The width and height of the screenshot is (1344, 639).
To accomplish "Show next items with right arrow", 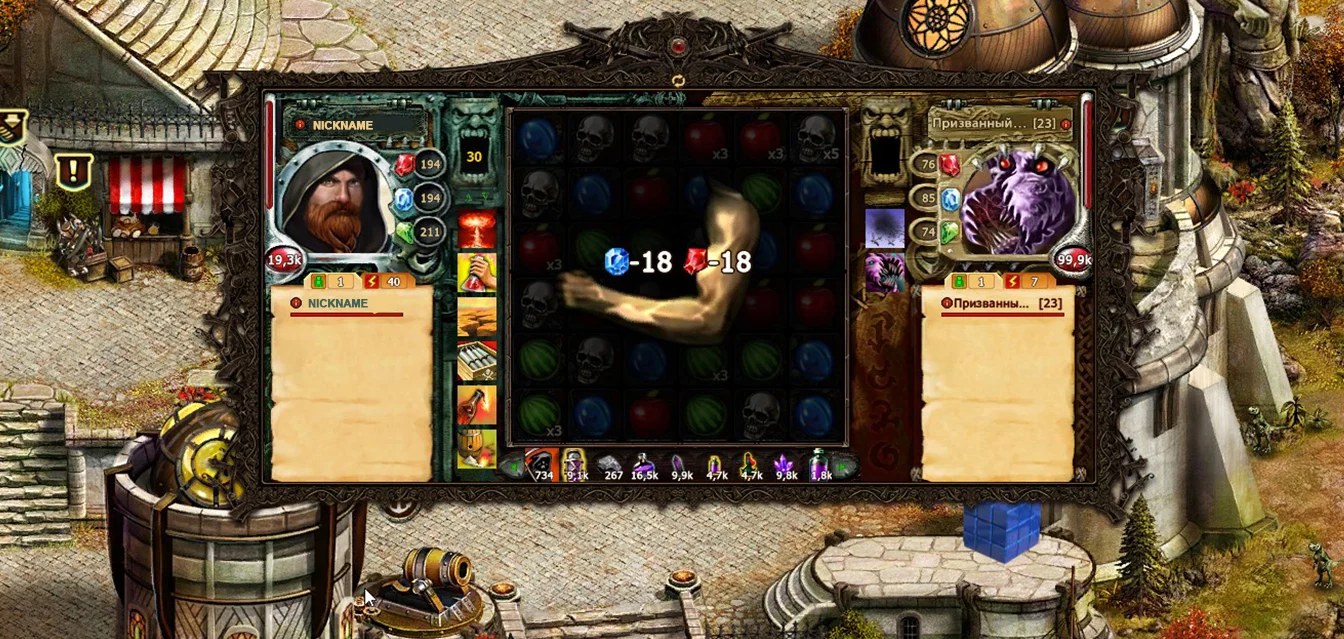I will tap(844, 465).
